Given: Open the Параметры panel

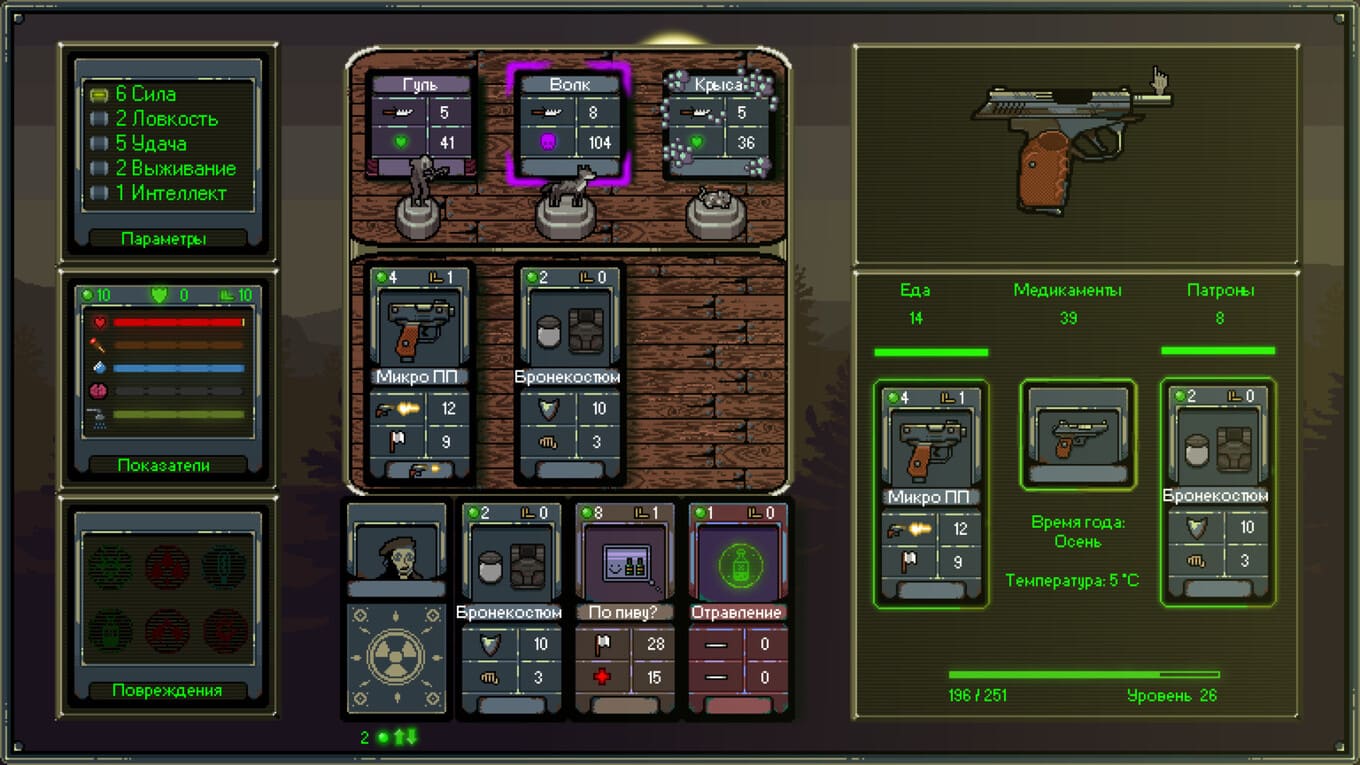Looking at the screenshot, I should 168,239.
